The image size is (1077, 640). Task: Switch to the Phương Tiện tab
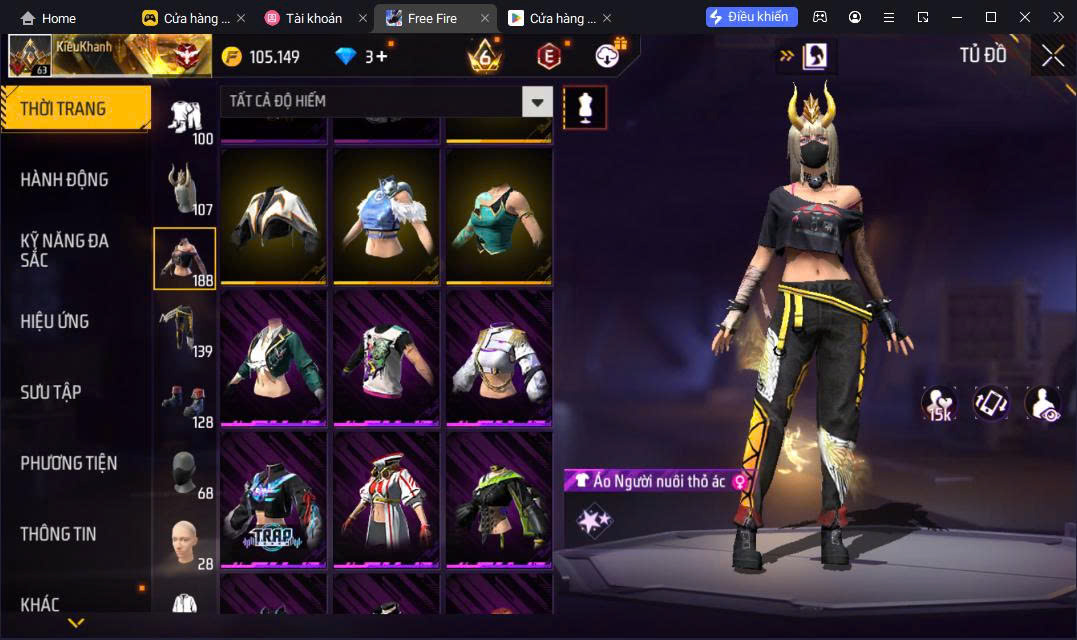[69, 463]
